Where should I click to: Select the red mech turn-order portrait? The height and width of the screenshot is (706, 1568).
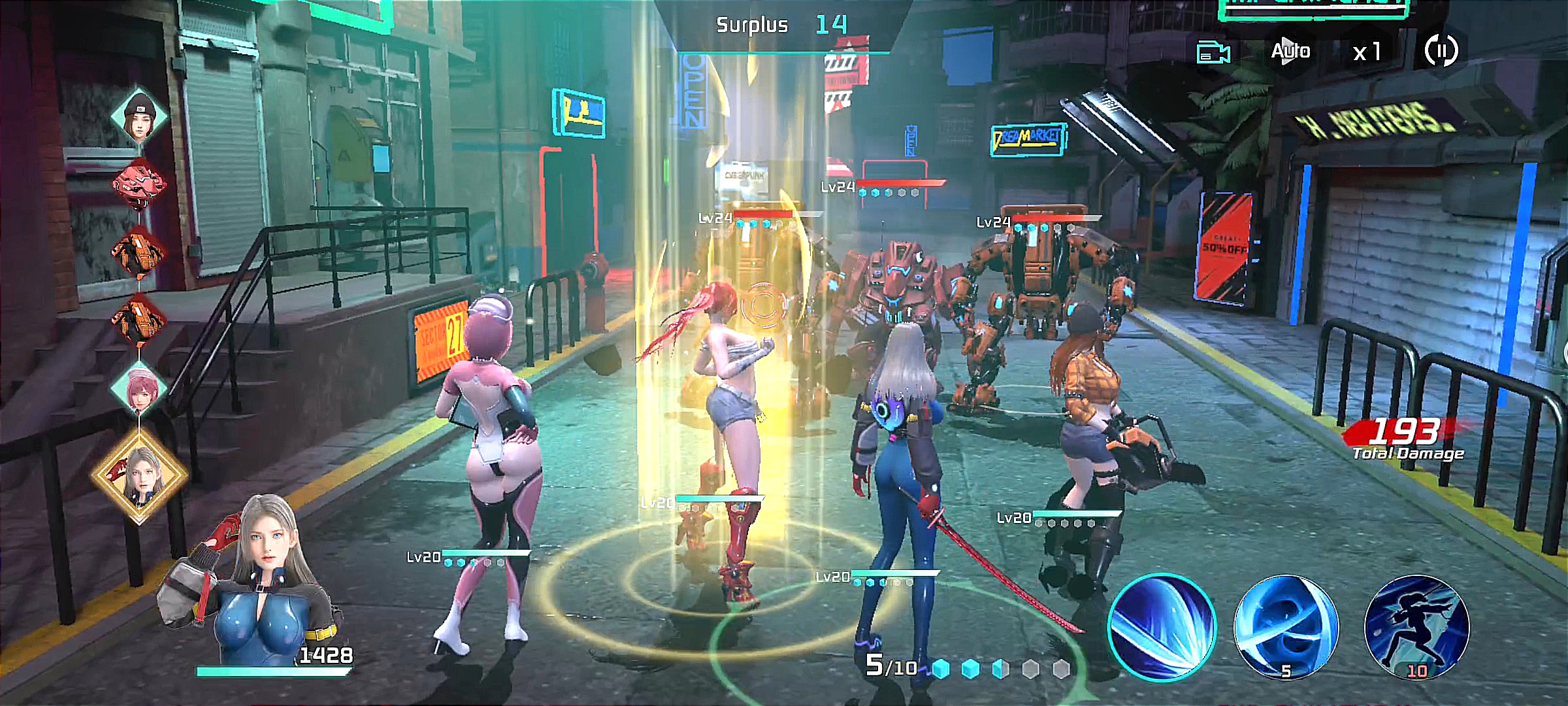pos(139,184)
